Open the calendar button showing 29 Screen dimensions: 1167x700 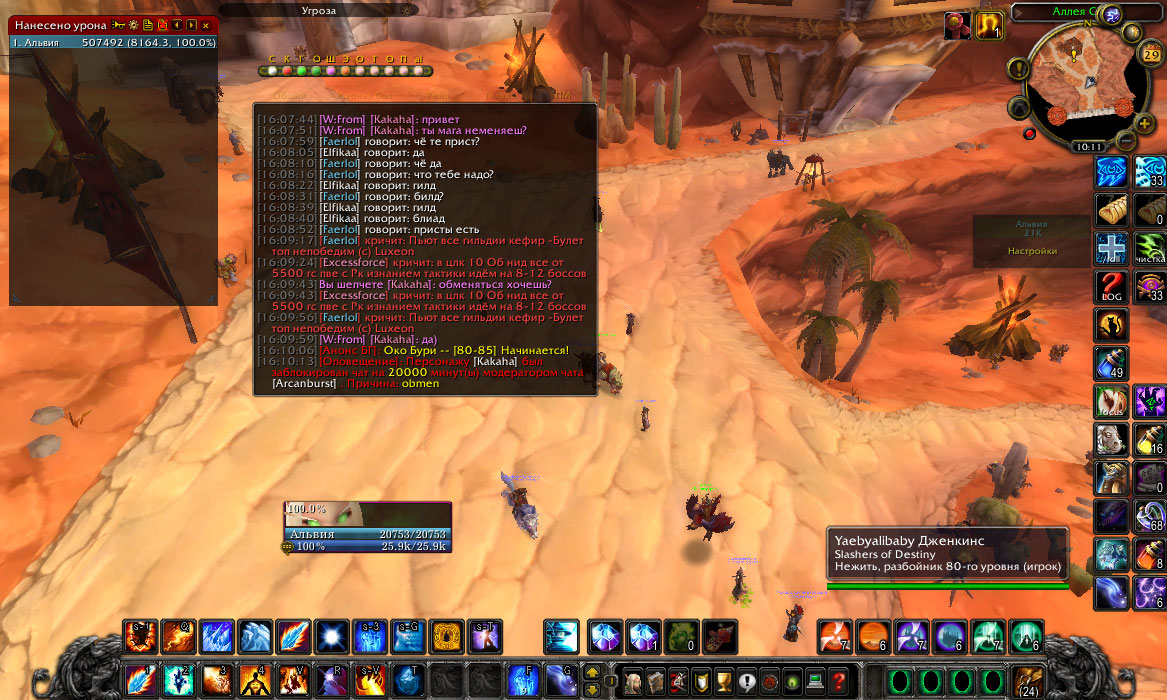click(1150, 54)
